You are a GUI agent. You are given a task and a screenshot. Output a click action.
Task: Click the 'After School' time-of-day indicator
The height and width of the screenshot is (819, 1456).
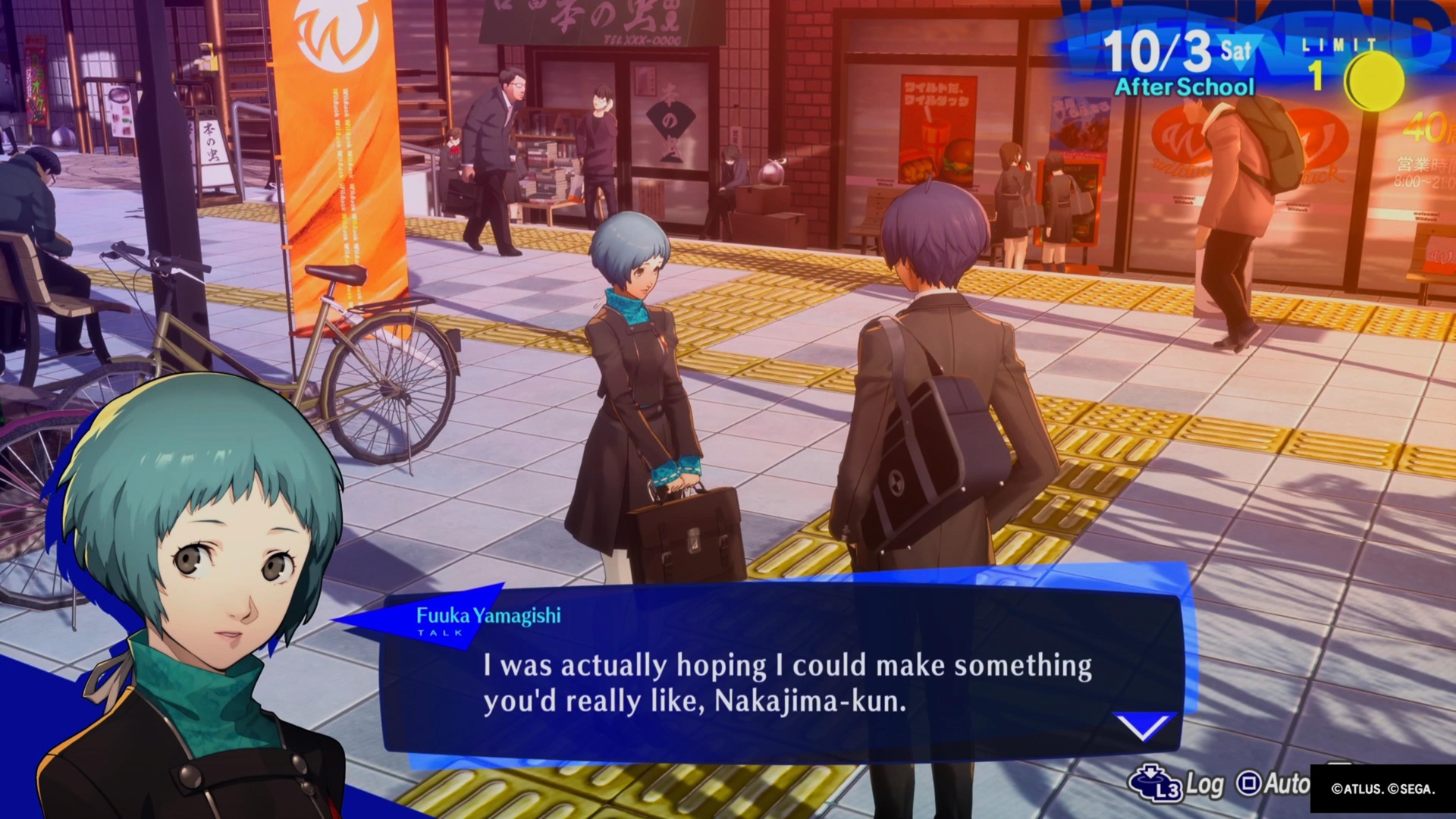1183,86
